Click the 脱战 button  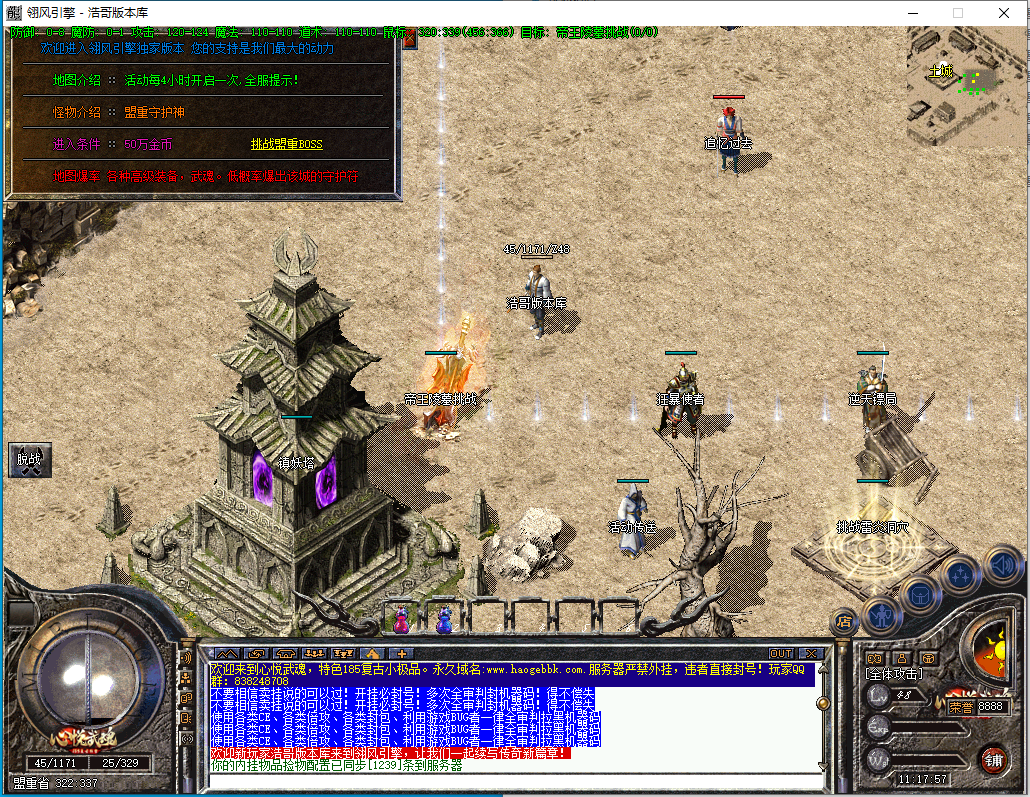click(30, 460)
